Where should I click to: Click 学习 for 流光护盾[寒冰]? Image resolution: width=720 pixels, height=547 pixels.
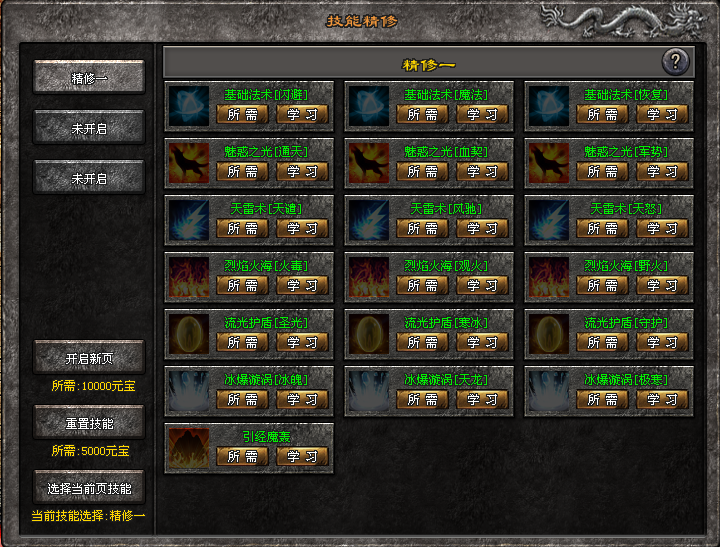[x=482, y=342]
